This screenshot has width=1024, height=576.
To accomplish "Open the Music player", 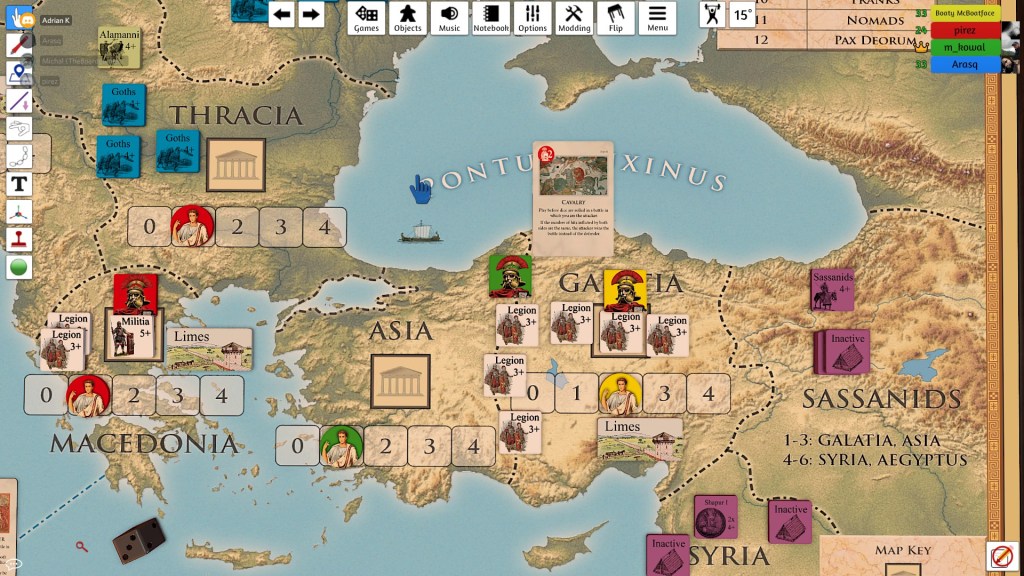I will 449,17.
